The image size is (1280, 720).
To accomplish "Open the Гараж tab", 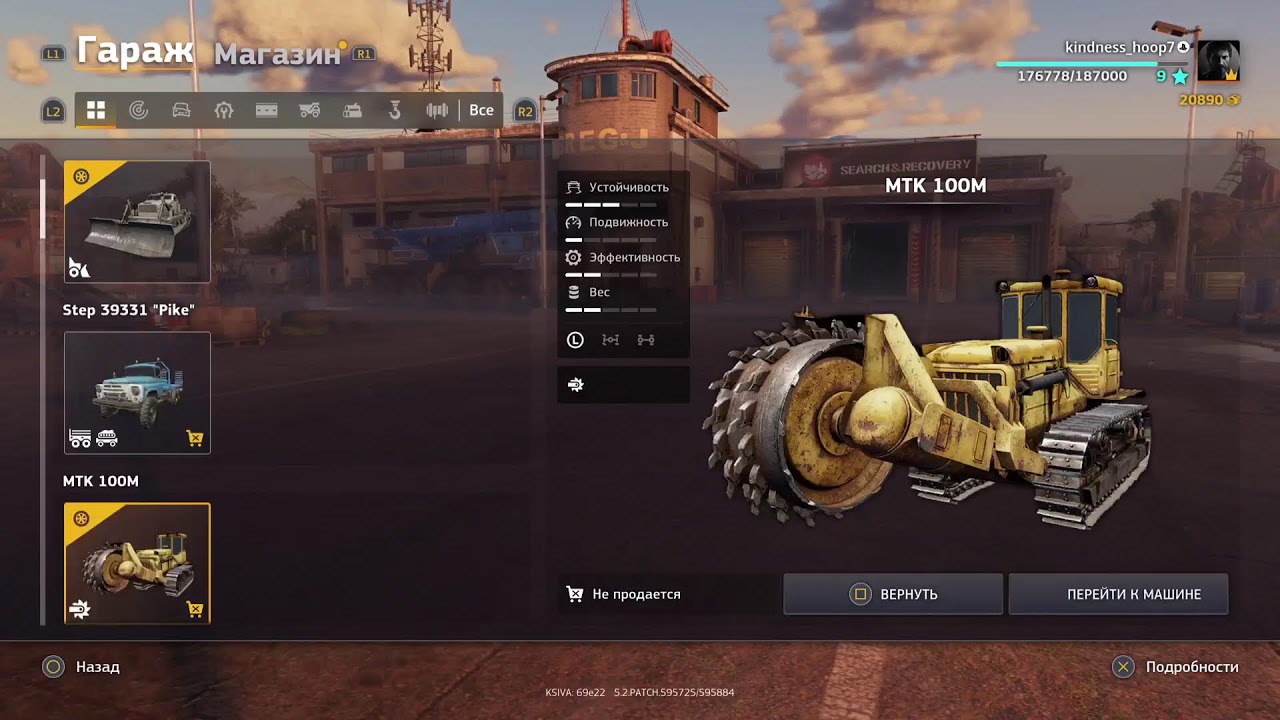I will coord(135,50).
